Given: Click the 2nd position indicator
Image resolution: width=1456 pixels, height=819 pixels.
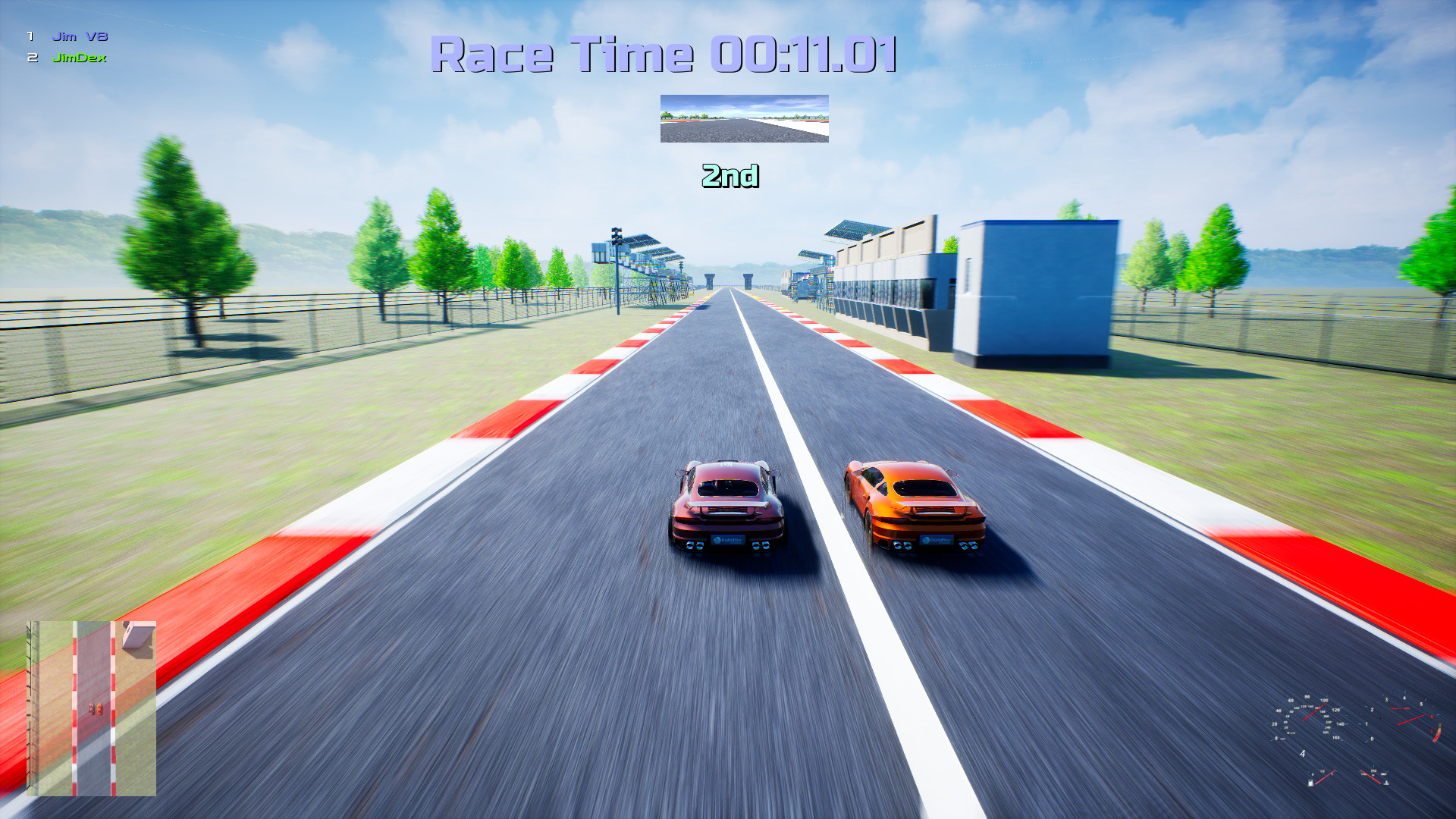Looking at the screenshot, I should (730, 177).
